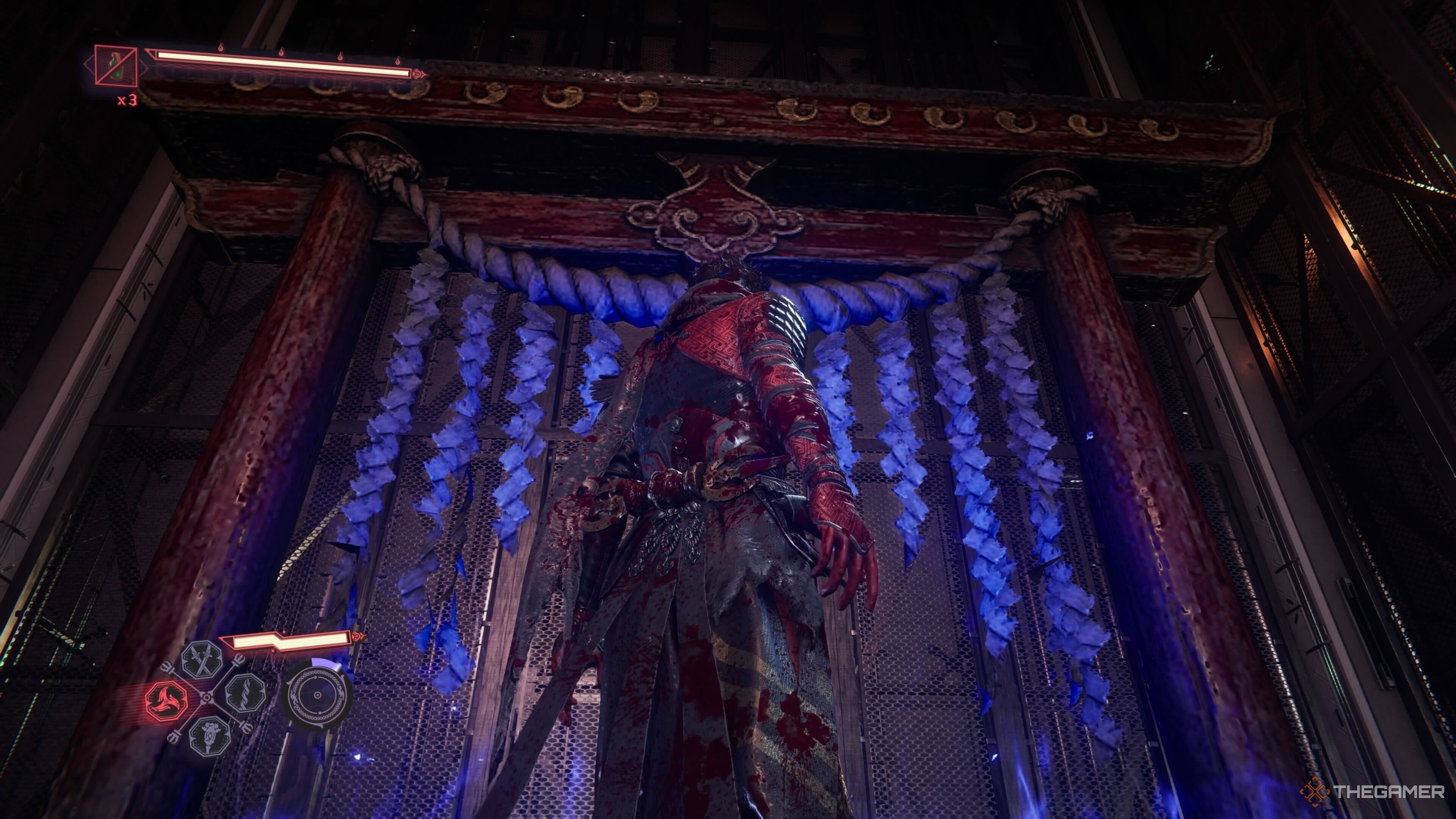Click a blood drop marker above the health bar
This screenshot has width=1456, height=819.
221,49
